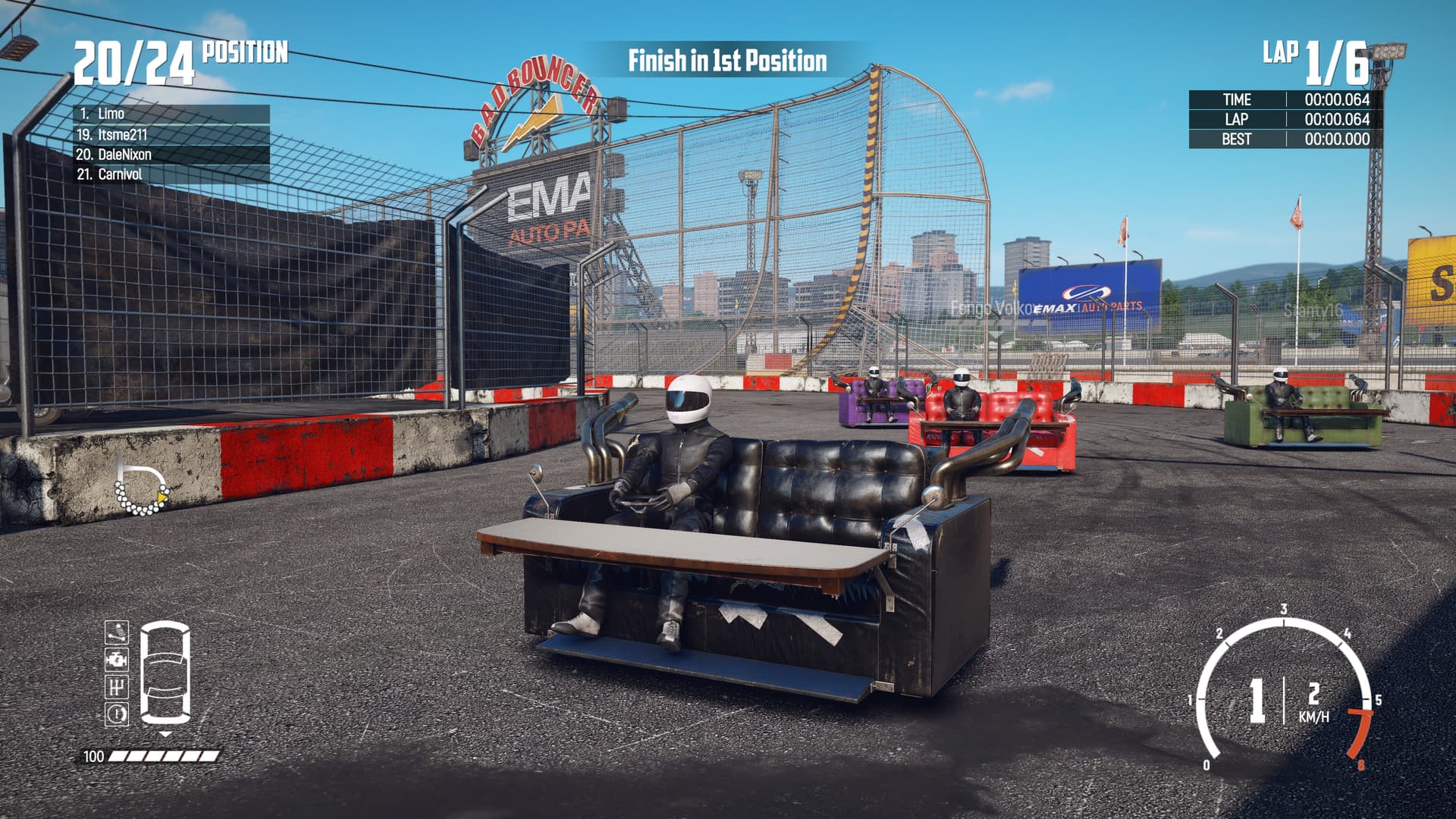Click the suspension damage status icon
This screenshot has width=1456, height=819.
pos(116,632)
